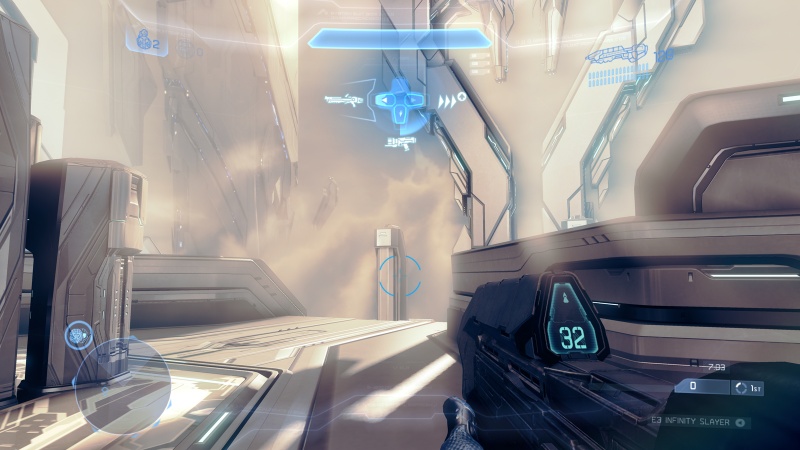800x450 pixels.
Task: Click the E3 Infinity Slayer game mode label
Action: 690,423
